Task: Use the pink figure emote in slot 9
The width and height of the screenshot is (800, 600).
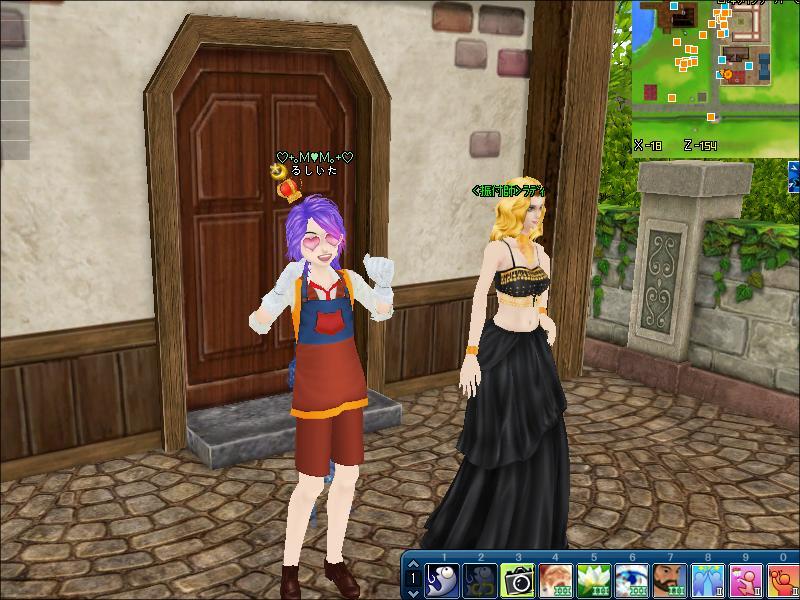Action: point(745,580)
